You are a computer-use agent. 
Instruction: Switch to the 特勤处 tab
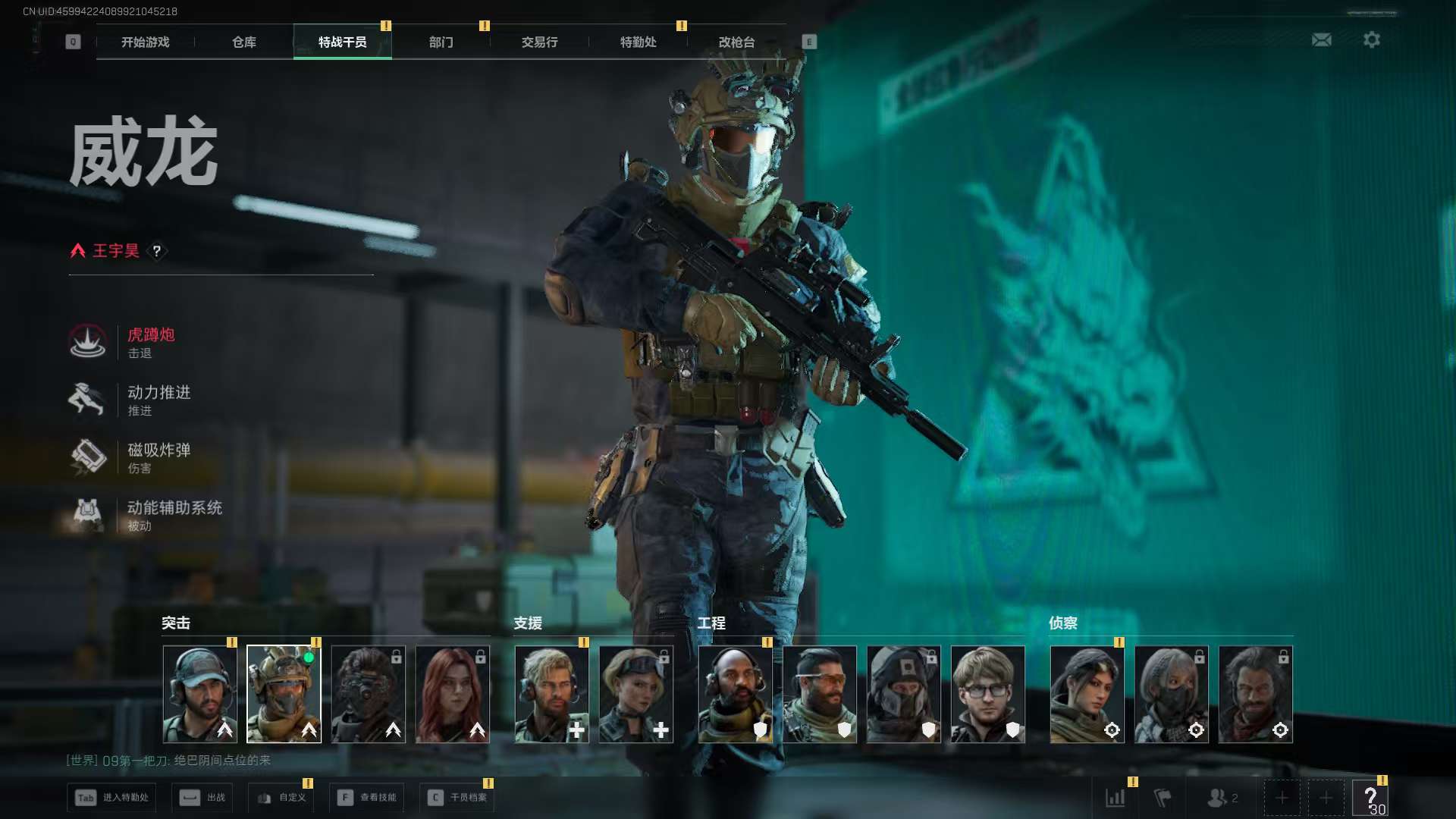(x=638, y=42)
